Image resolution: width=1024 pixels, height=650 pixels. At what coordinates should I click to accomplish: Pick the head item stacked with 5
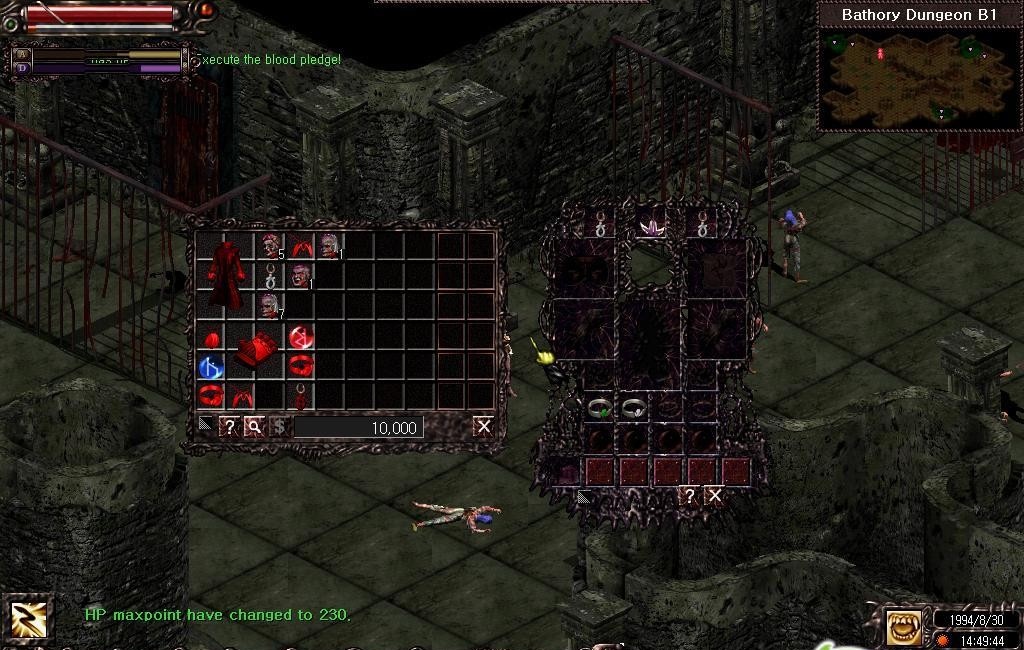pos(270,245)
